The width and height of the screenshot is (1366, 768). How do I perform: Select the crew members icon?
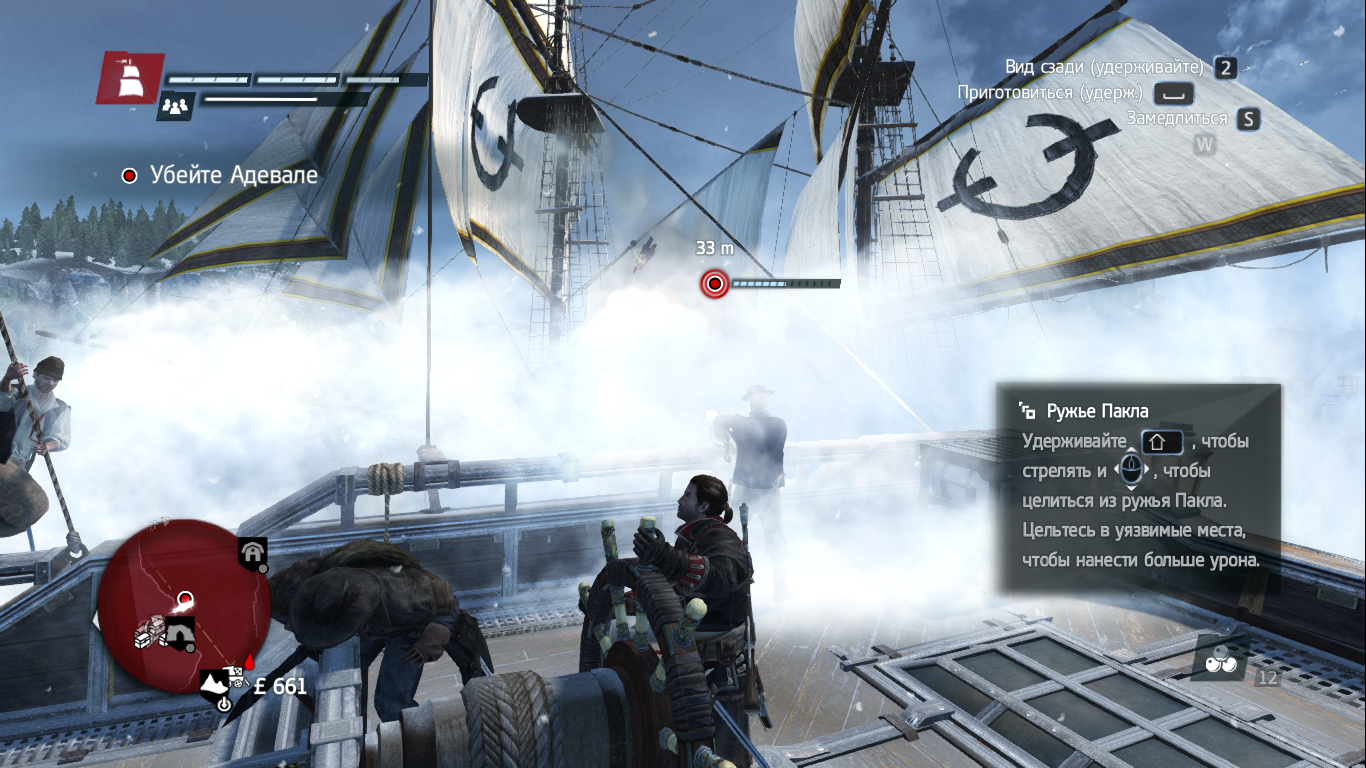tap(174, 105)
